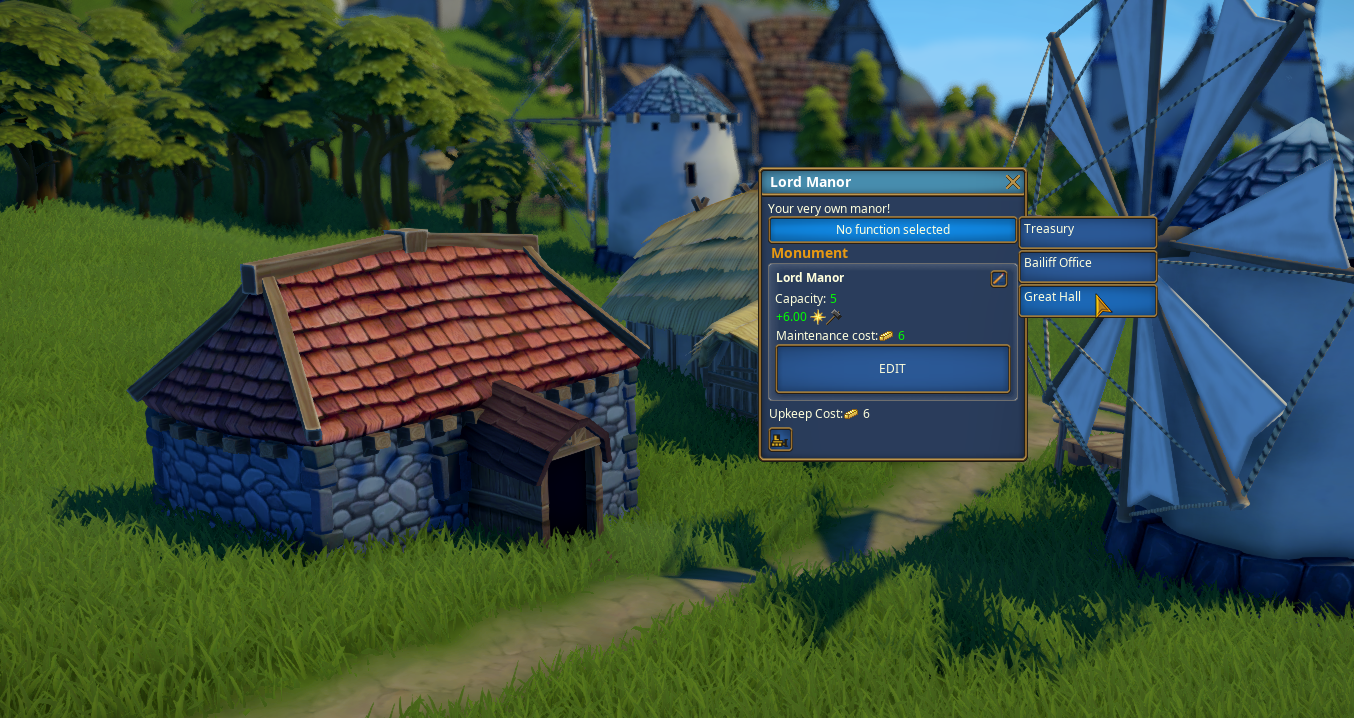Click the EDIT button

[x=892, y=369]
